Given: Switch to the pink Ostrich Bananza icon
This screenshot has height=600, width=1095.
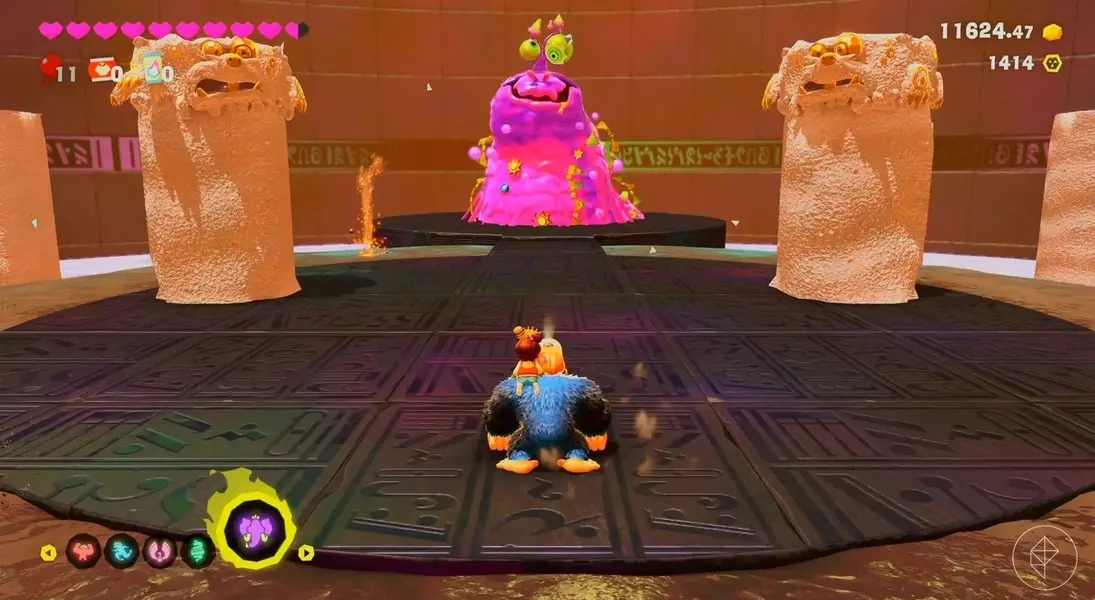Looking at the screenshot, I should click(160, 551).
